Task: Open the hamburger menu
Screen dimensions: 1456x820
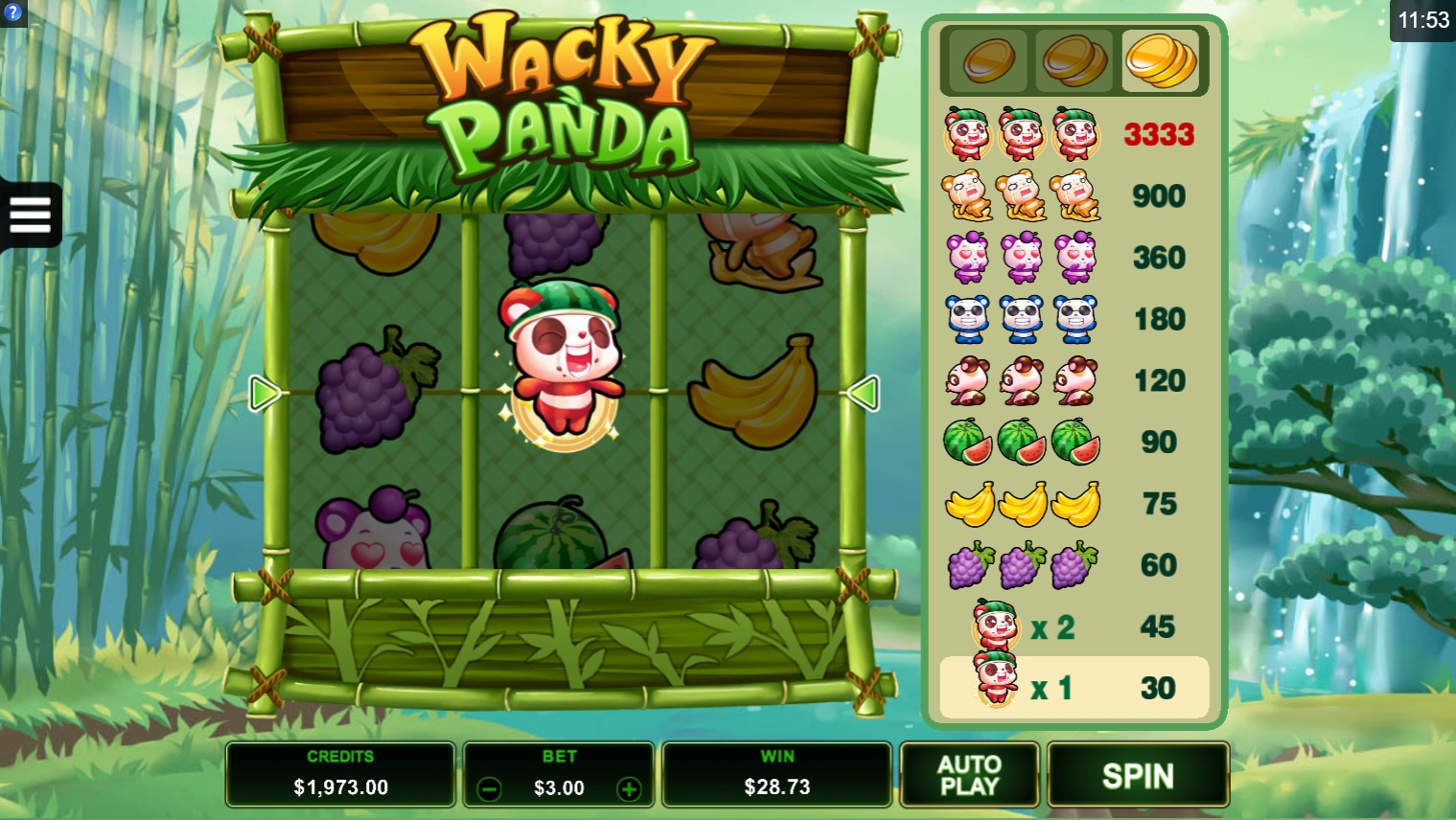Action: coord(30,215)
